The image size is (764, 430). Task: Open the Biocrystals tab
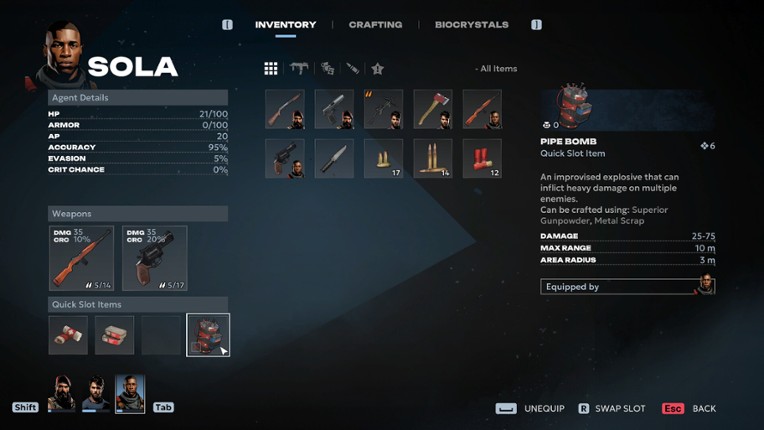pos(471,24)
